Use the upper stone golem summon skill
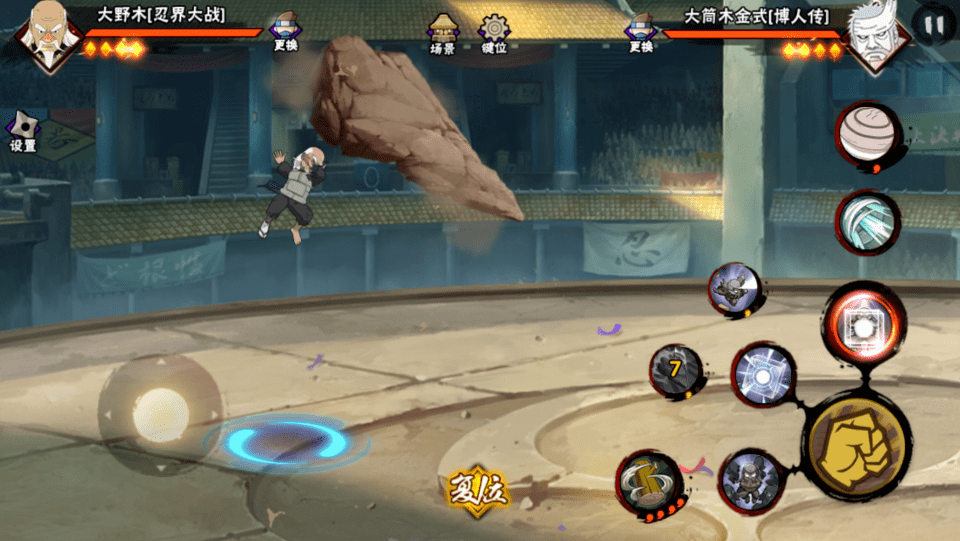 click(x=735, y=289)
